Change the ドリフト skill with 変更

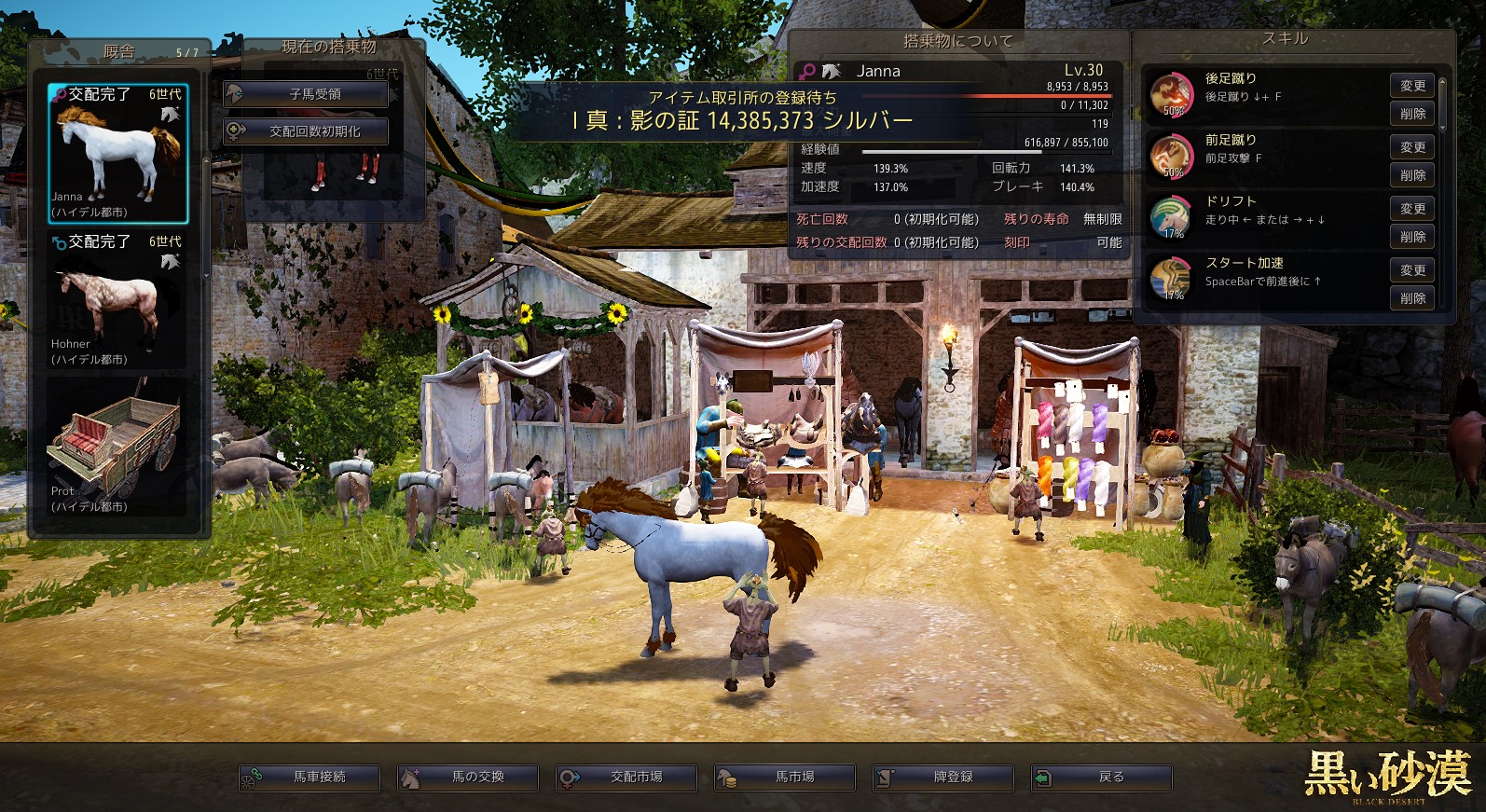[x=1412, y=209]
